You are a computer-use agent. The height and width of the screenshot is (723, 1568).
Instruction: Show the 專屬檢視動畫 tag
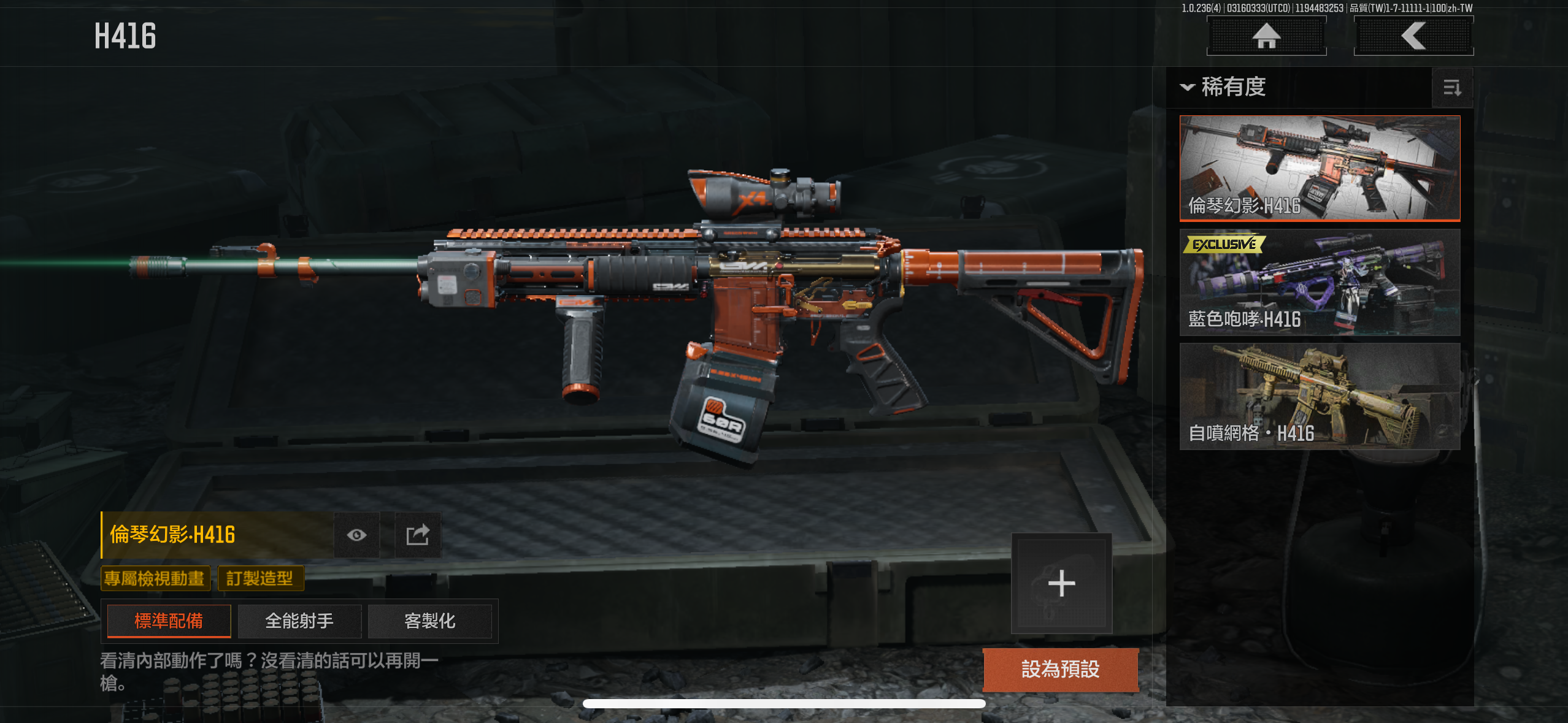pyautogui.click(x=155, y=578)
